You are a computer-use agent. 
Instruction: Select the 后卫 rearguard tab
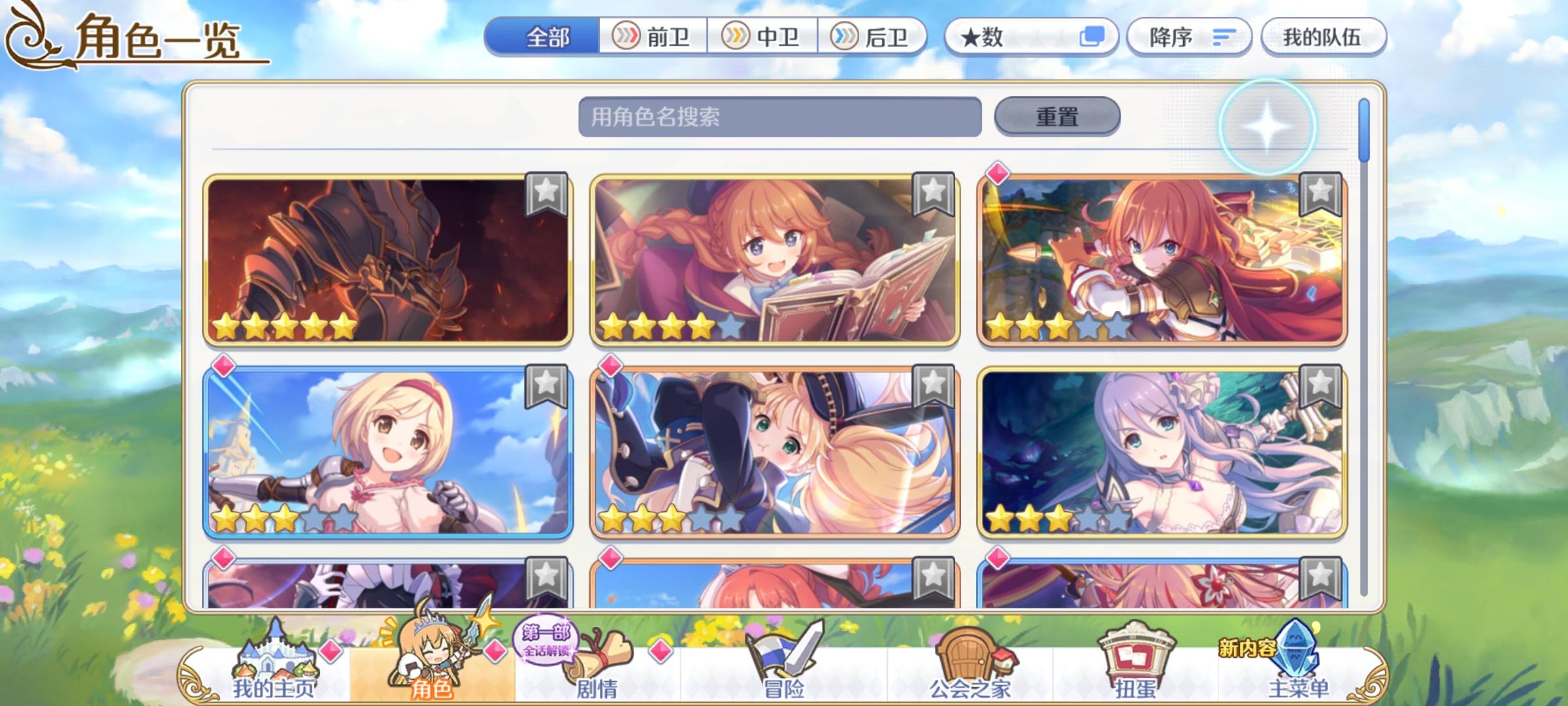[x=874, y=37]
